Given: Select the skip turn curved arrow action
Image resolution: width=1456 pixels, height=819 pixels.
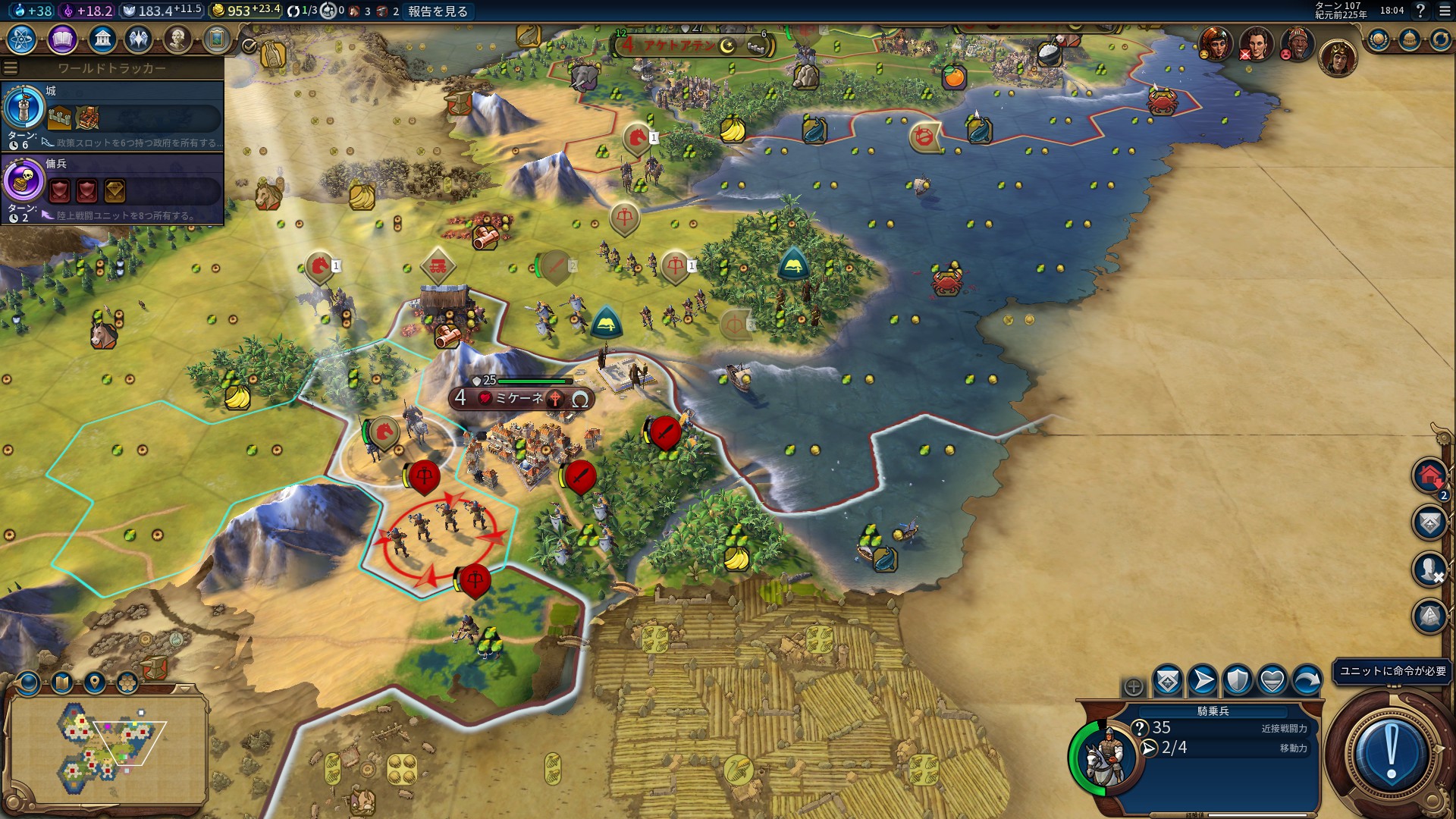Looking at the screenshot, I should [x=1307, y=680].
